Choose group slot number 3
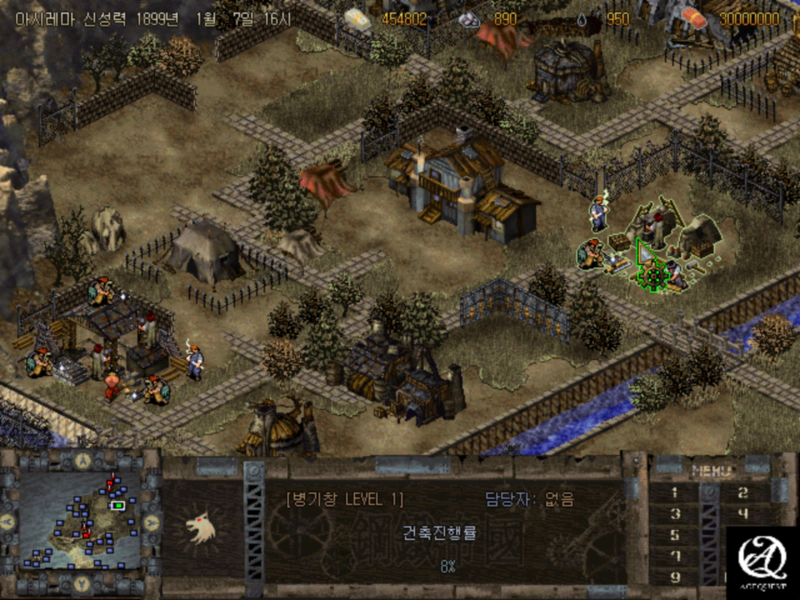 click(x=673, y=514)
